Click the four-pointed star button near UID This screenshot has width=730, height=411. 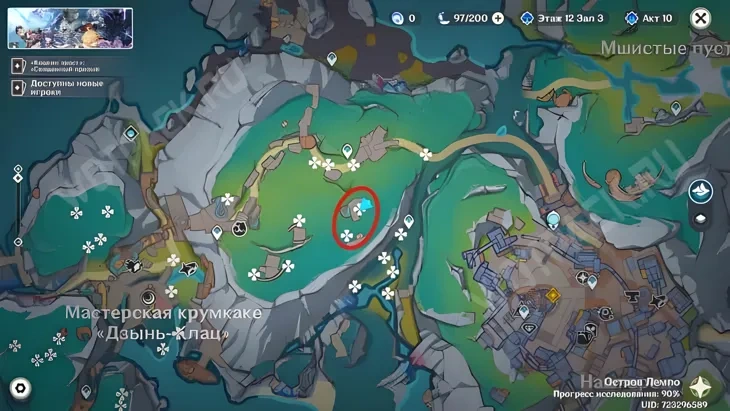(x=706, y=387)
